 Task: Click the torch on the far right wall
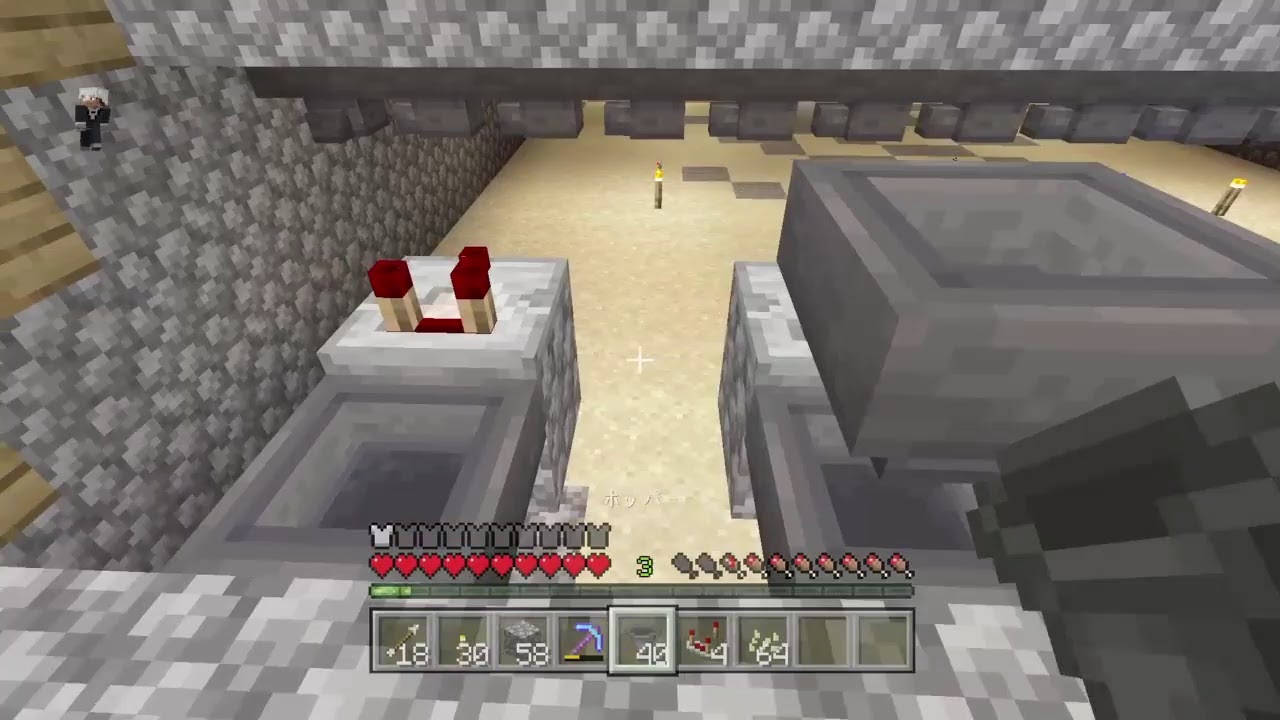pos(1237,185)
